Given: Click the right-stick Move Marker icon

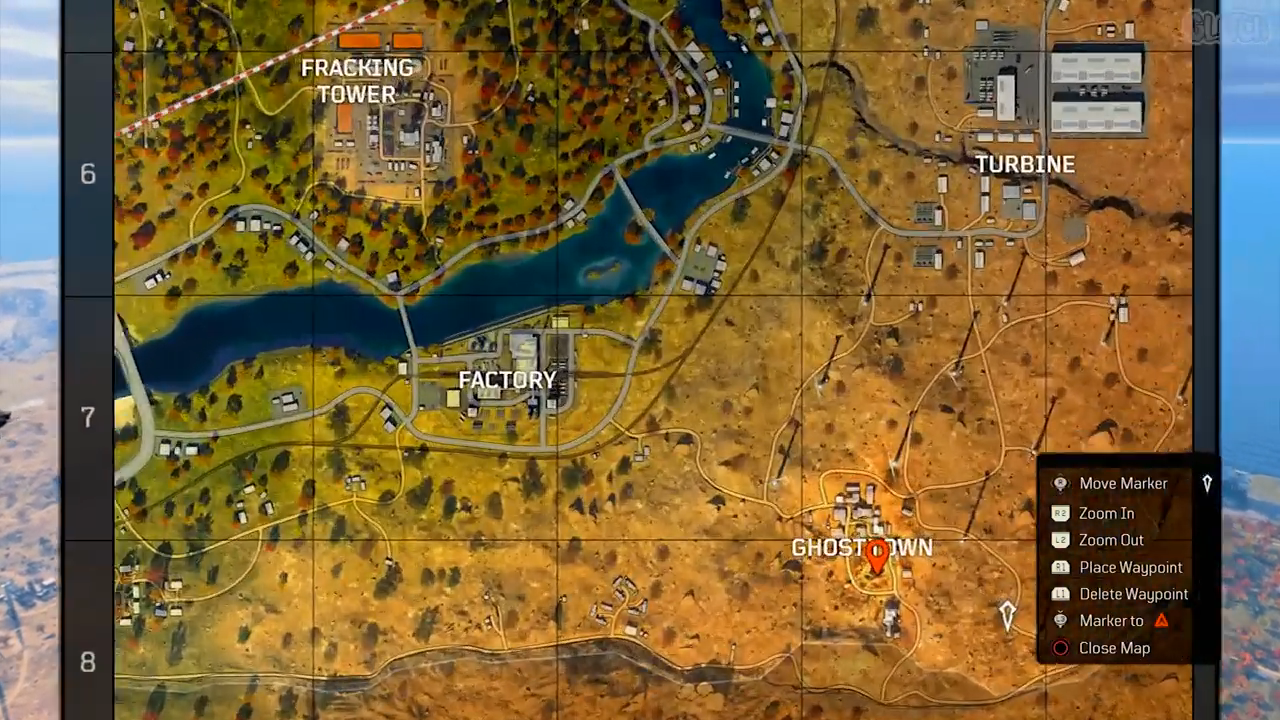Looking at the screenshot, I should pyautogui.click(x=1060, y=483).
